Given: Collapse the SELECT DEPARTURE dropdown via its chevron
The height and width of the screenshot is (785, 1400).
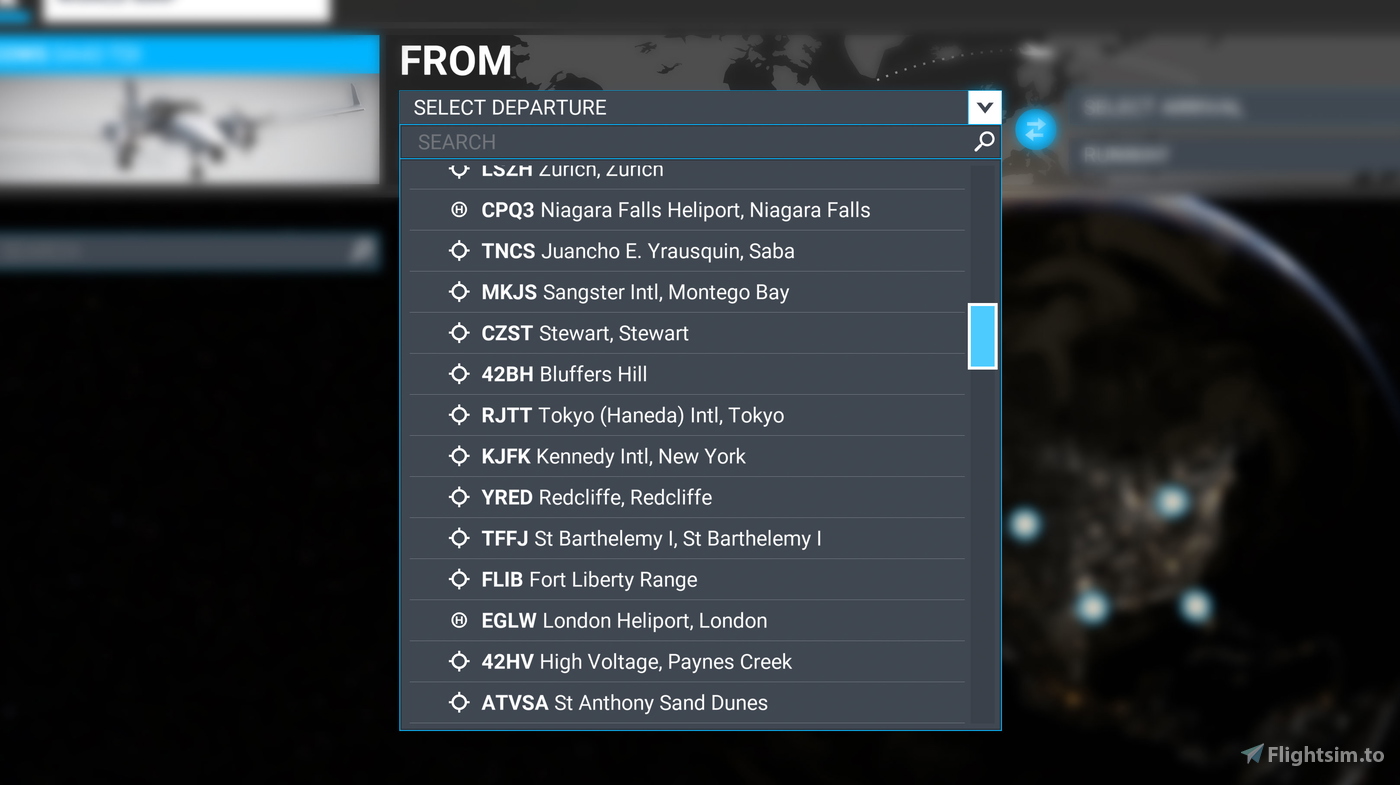Looking at the screenshot, I should [984, 107].
